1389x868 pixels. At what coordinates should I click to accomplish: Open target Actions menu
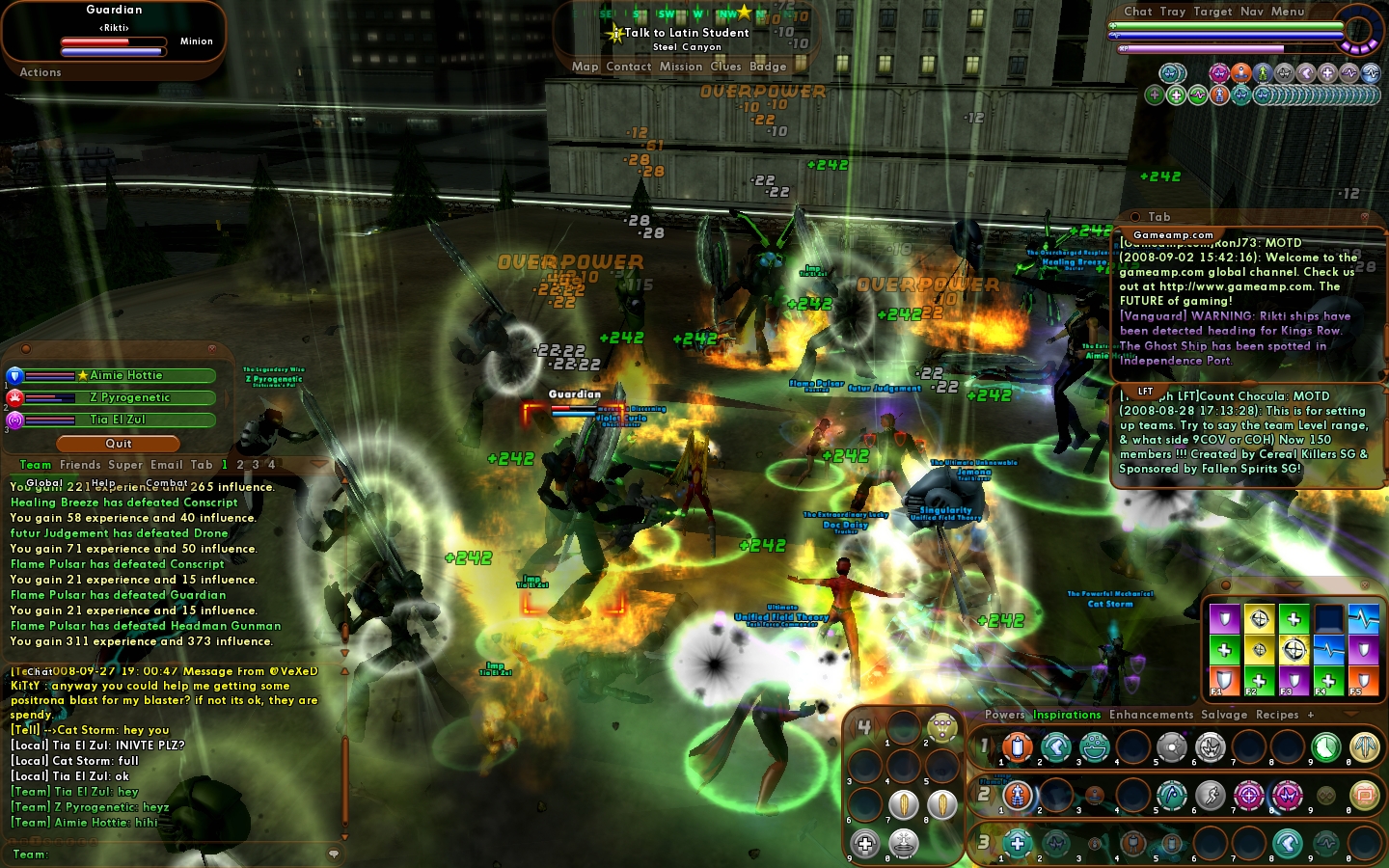pos(41,72)
